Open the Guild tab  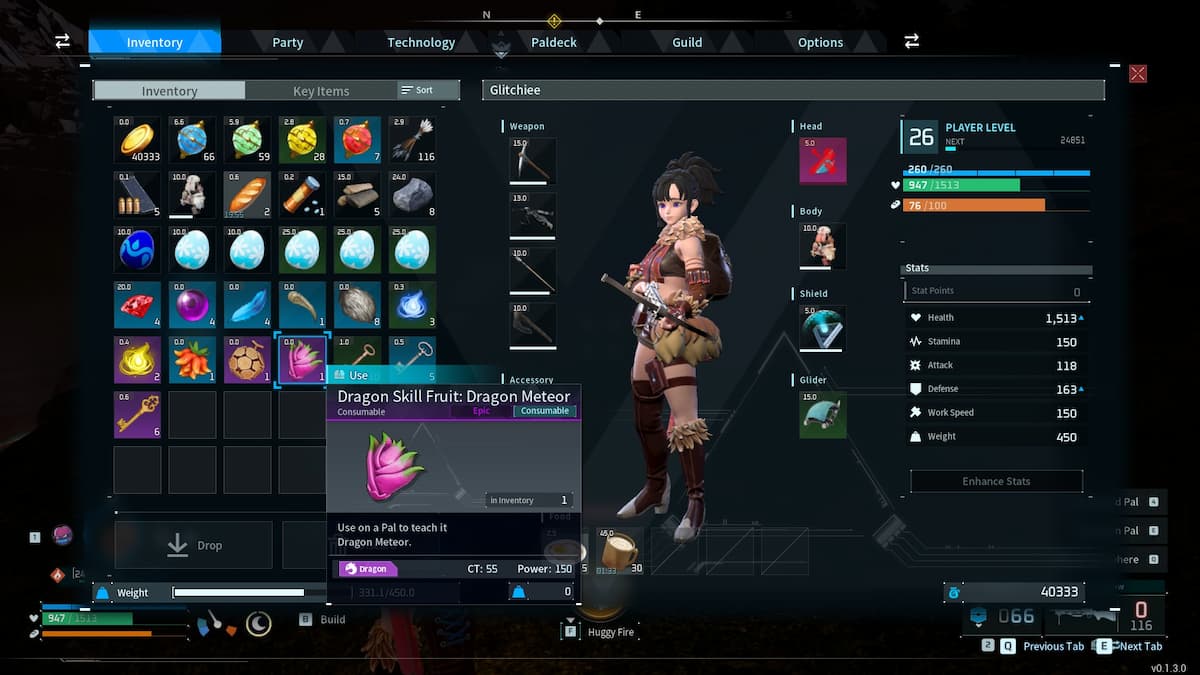(x=687, y=42)
